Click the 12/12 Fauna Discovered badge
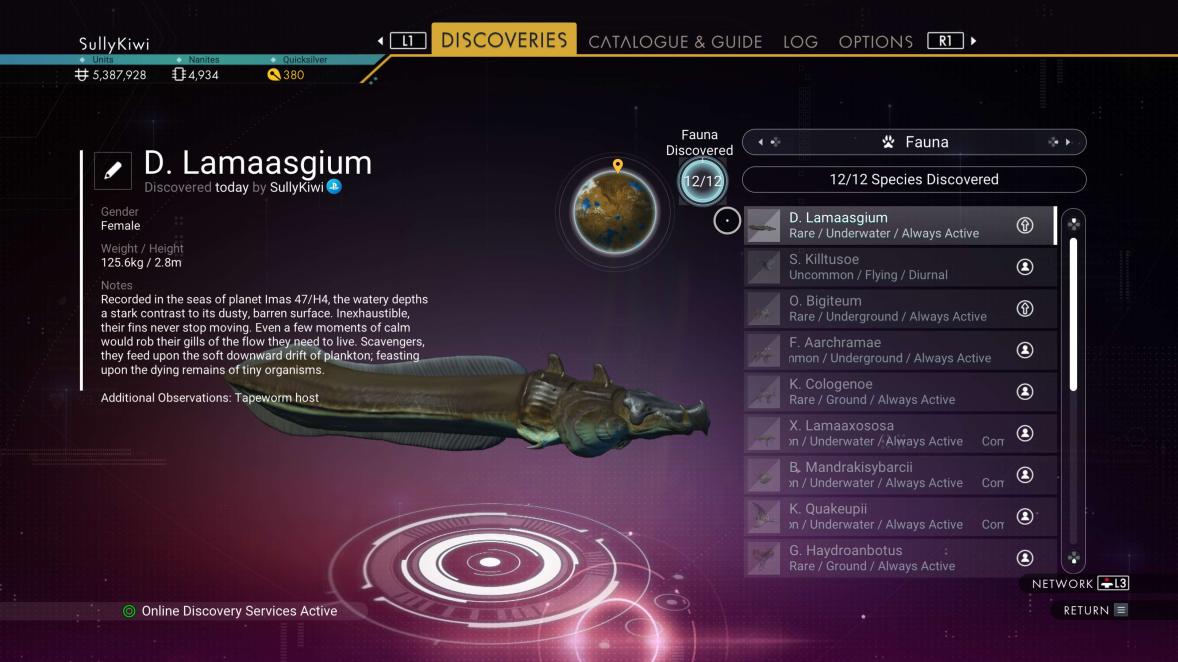1178x662 pixels. click(702, 181)
